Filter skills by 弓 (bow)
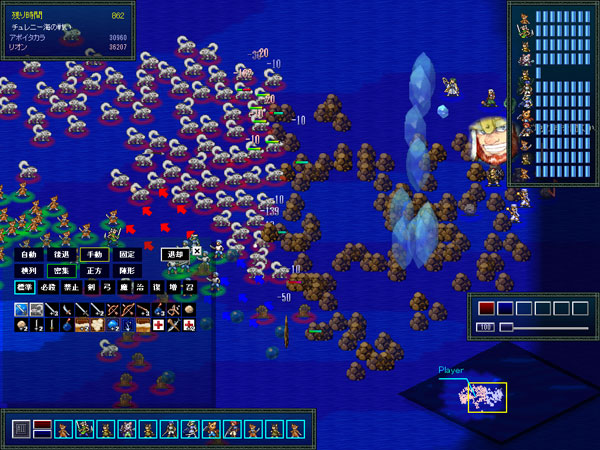600x450 pixels. pos(107,287)
